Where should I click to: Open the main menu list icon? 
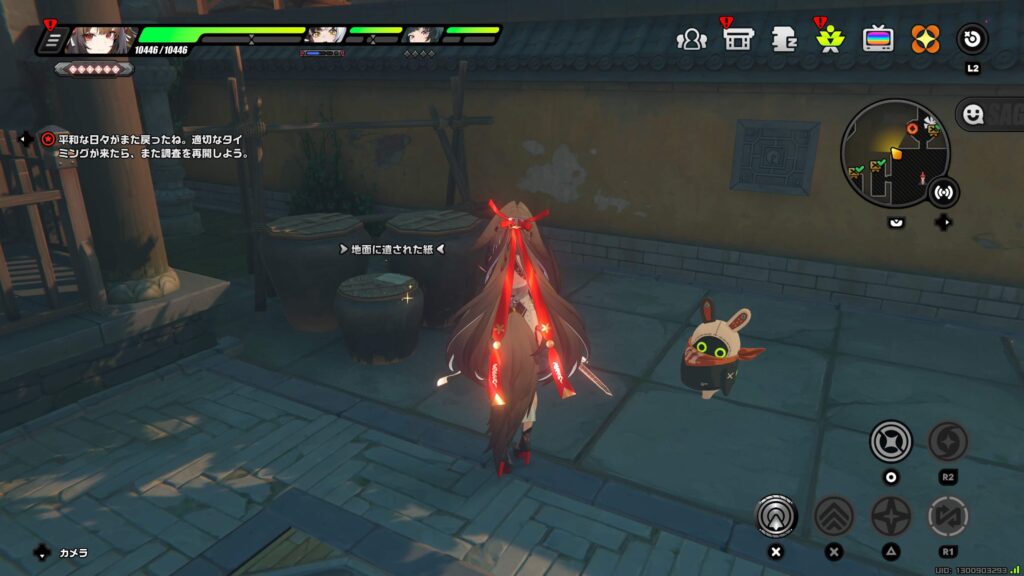51,41
